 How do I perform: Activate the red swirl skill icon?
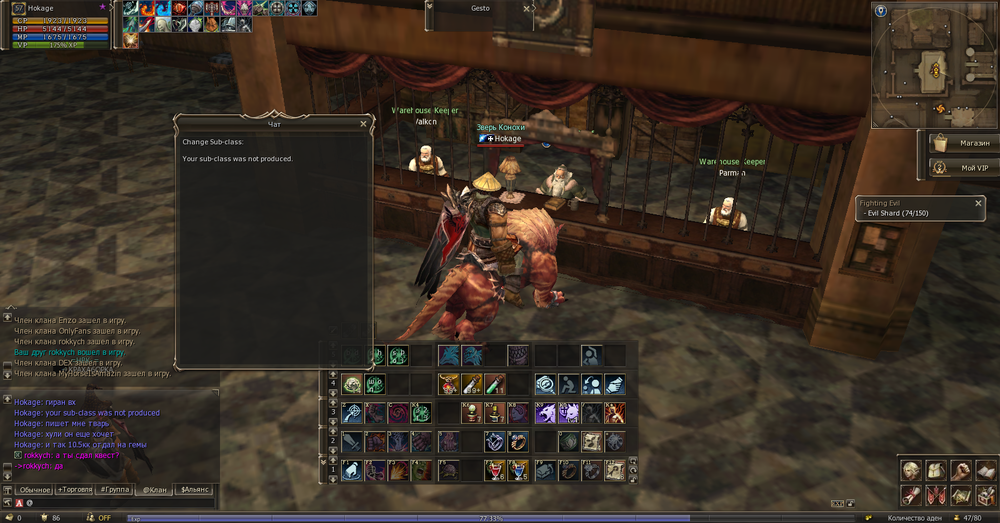tap(398, 412)
